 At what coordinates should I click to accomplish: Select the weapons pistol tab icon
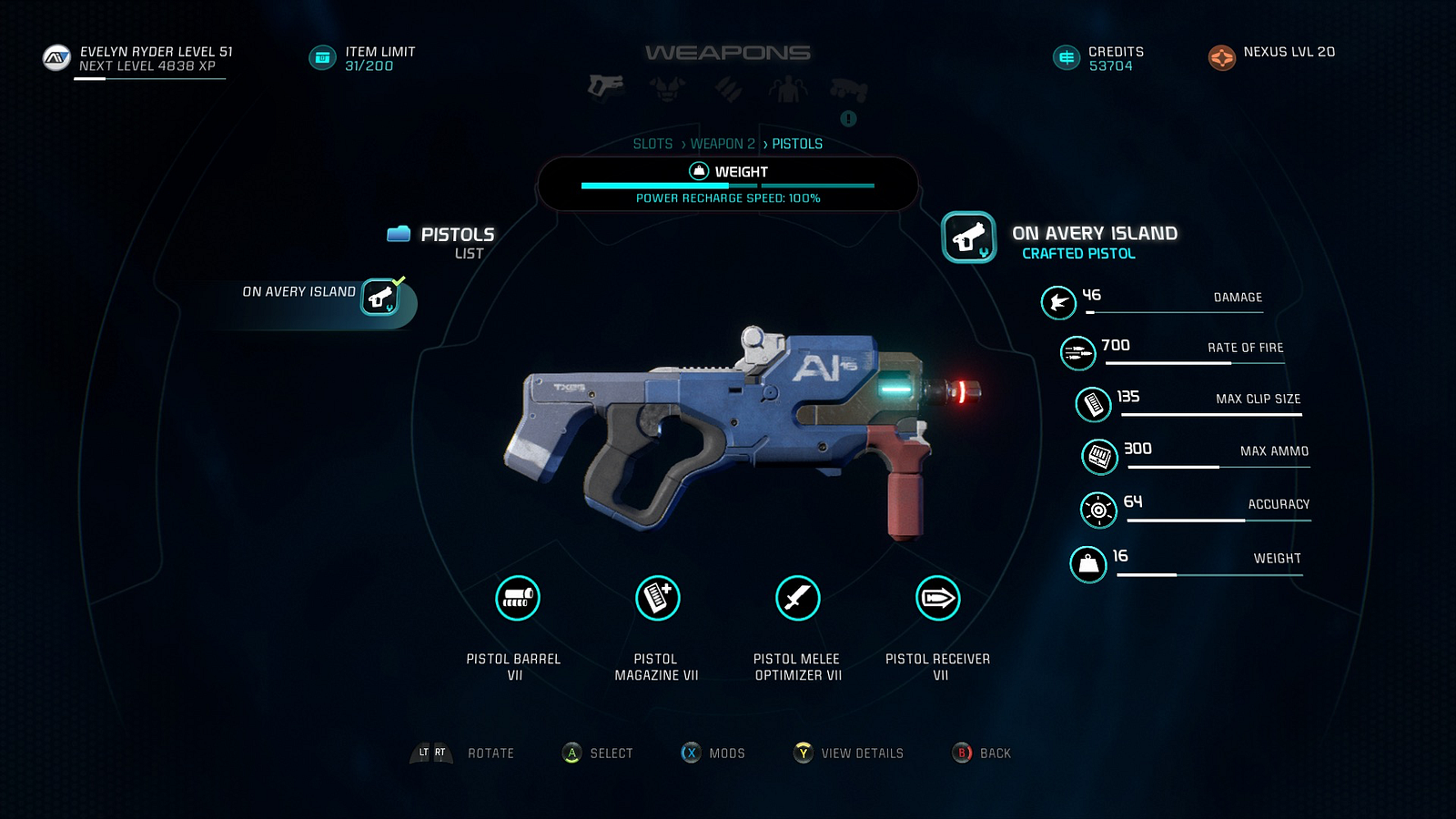tap(605, 86)
